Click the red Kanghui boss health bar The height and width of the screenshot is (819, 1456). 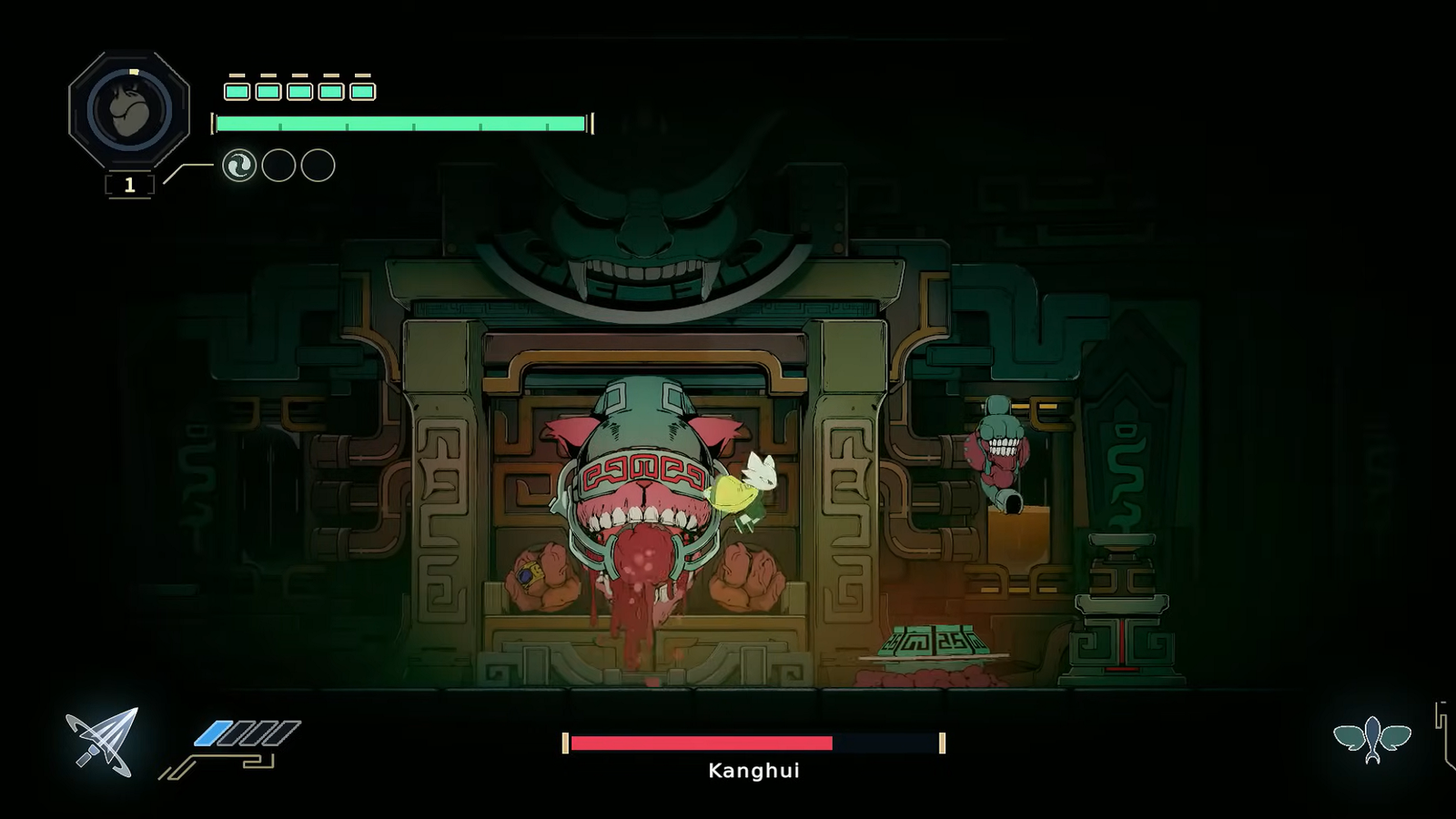[701, 743]
